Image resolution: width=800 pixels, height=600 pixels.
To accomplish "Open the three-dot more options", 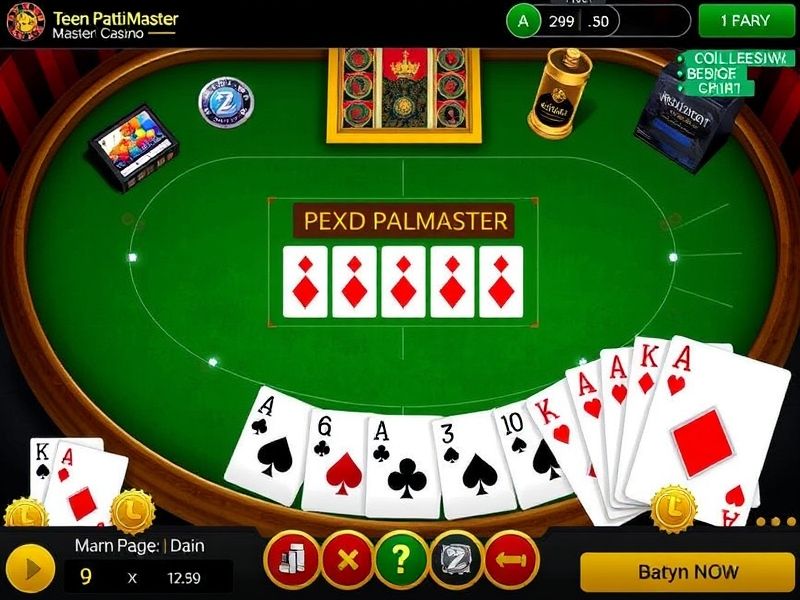I will [775, 521].
